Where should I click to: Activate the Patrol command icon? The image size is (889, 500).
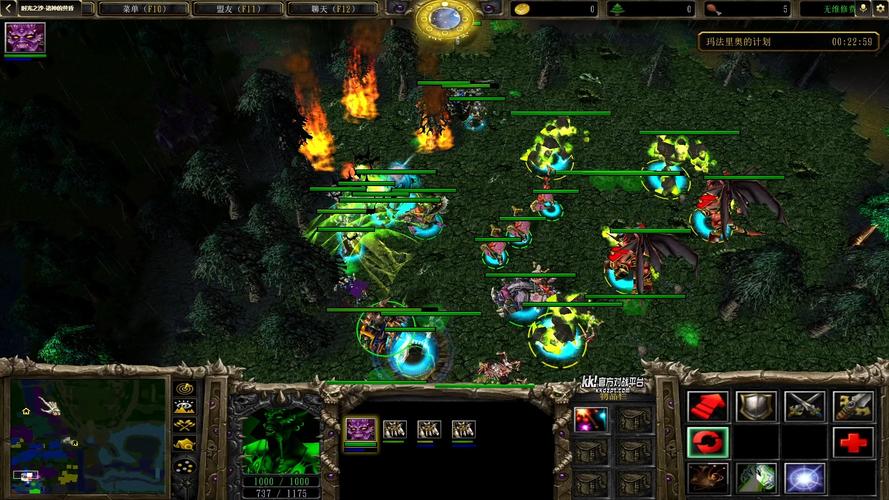click(x=853, y=405)
